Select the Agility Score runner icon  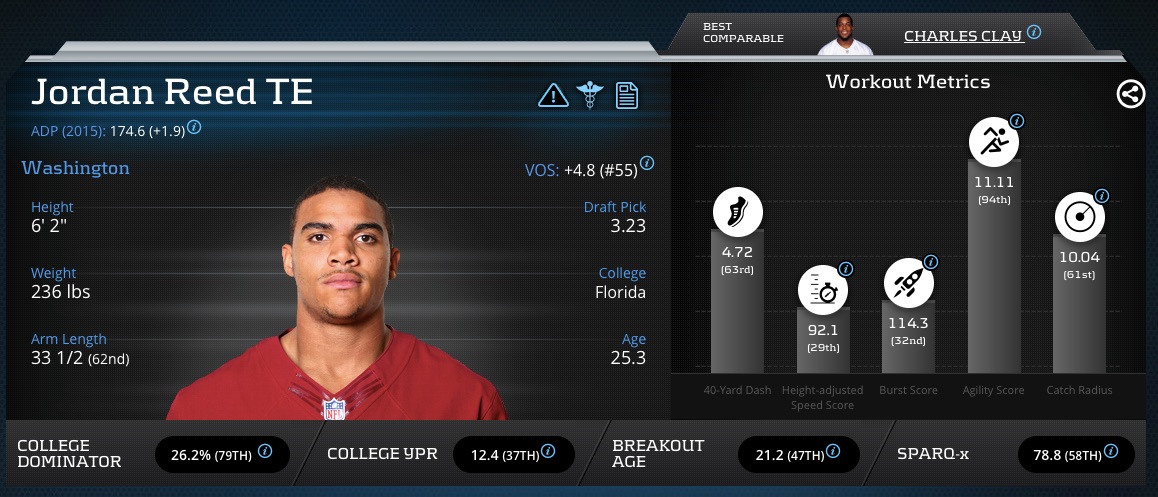click(994, 143)
